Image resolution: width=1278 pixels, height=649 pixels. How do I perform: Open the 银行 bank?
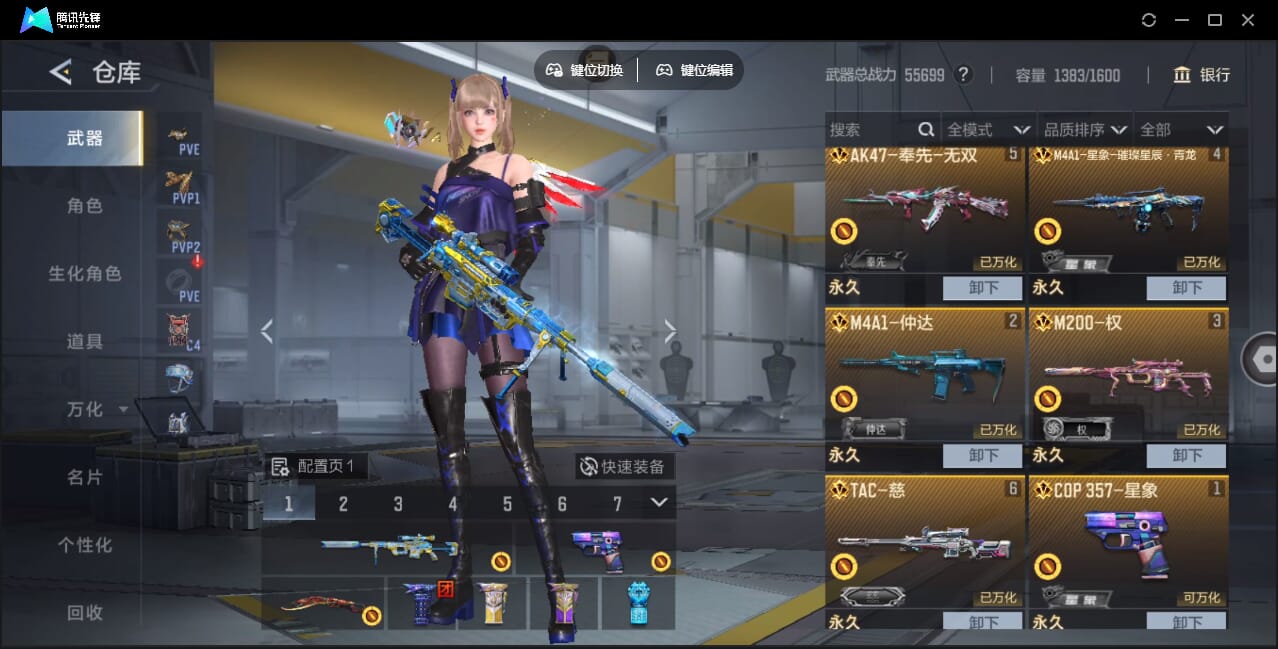coord(1201,75)
